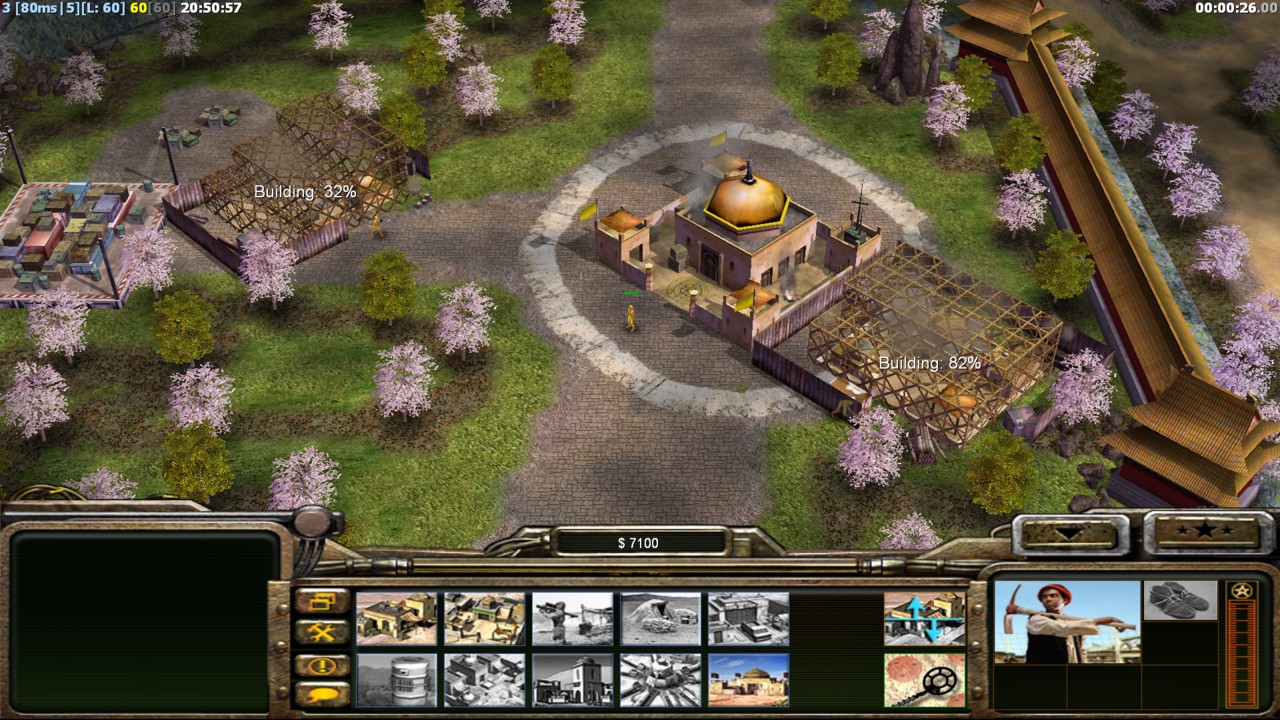Screen dimensions: 1280x720
Task: Toggle the fake buildings blue-arrows icon
Action: pyautogui.click(x=924, y=619)
